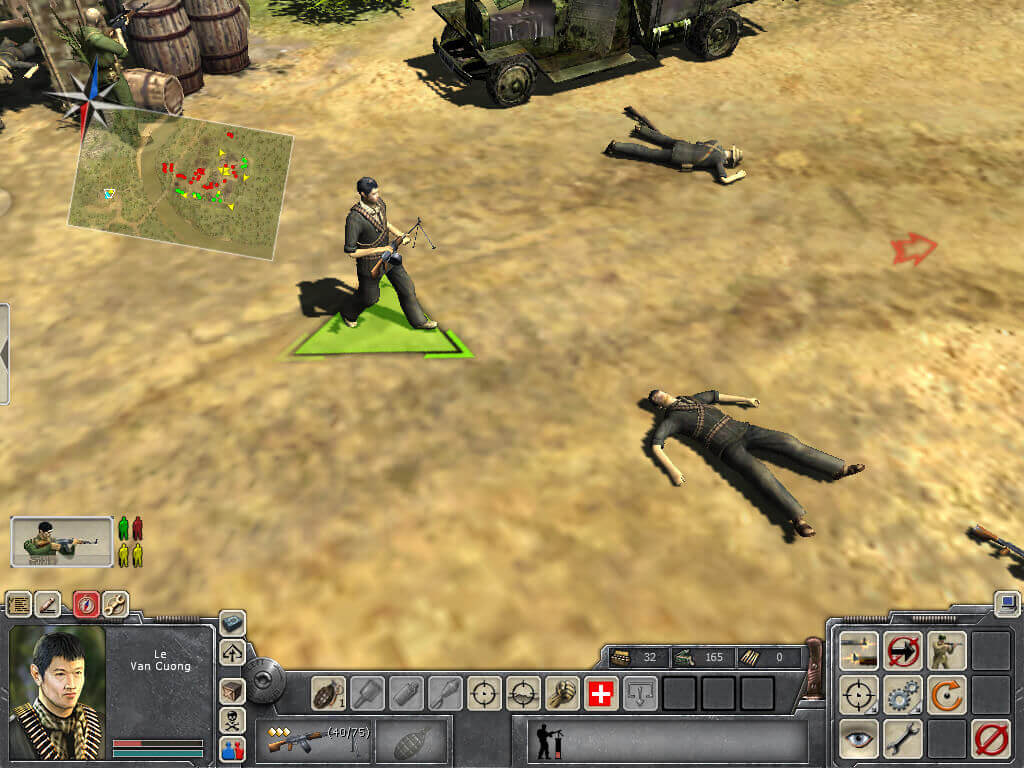1024x768 pixels.
Task: Open the crate inventory button
Action: click(232, 690)
